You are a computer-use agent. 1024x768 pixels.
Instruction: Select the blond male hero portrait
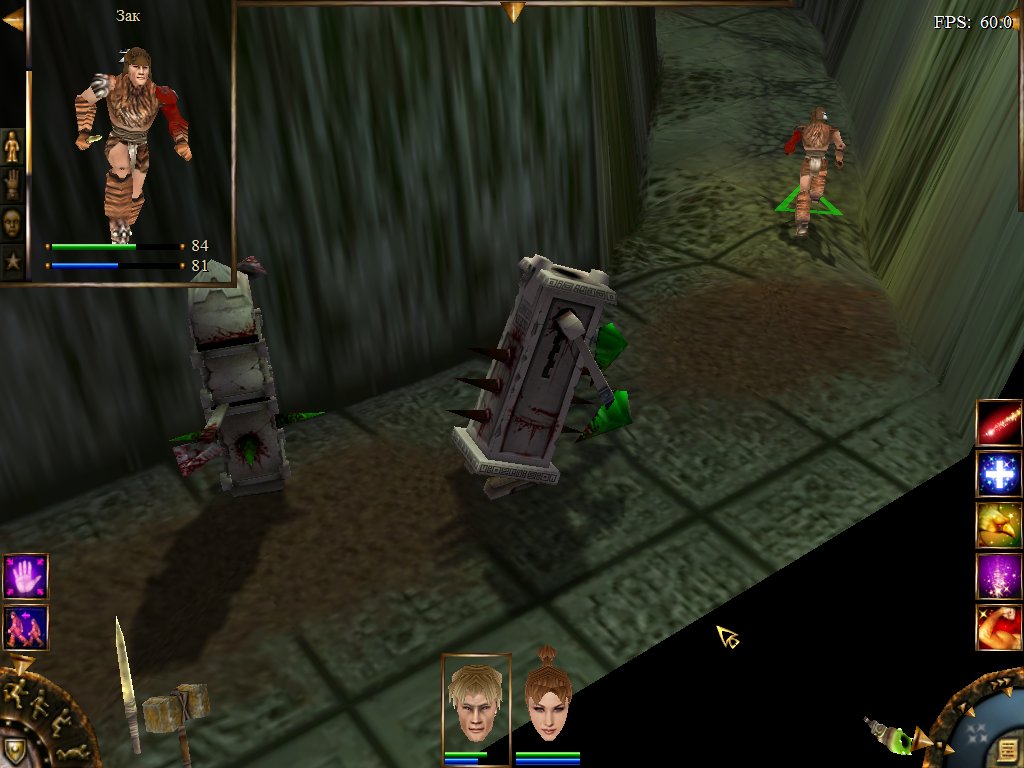pyautogui.click(x=476, y=701)
